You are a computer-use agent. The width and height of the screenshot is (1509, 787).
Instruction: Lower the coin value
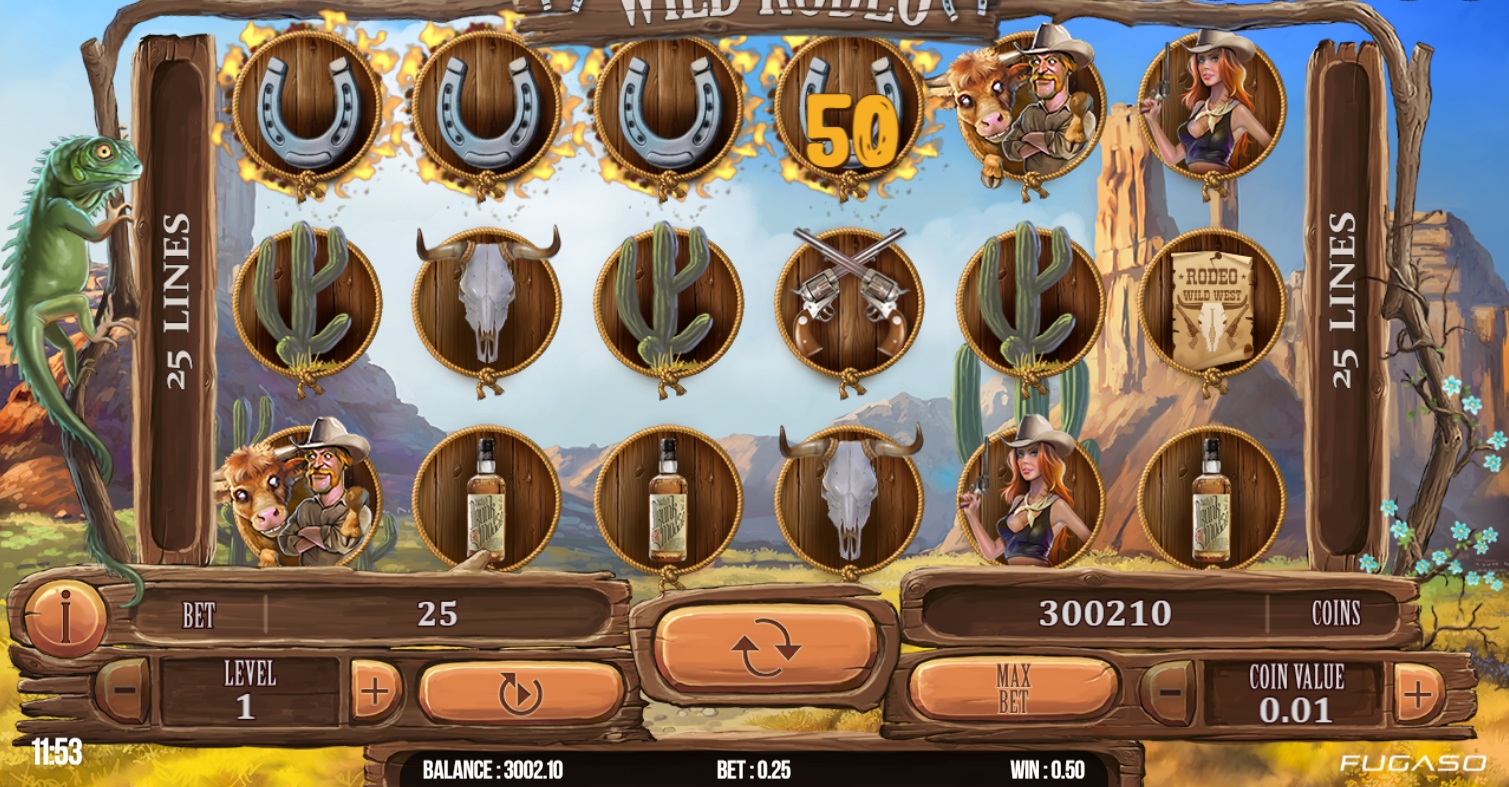[x=1167, y=692]
